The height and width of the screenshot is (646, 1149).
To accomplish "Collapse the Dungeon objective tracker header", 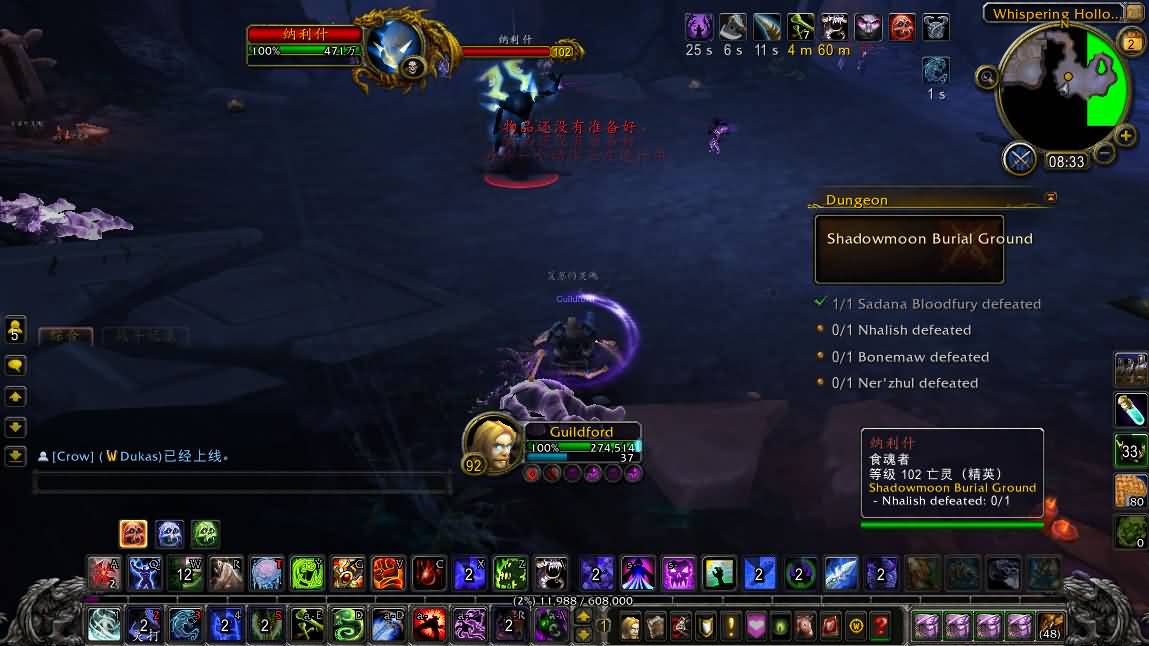I will pos(1050,198).
